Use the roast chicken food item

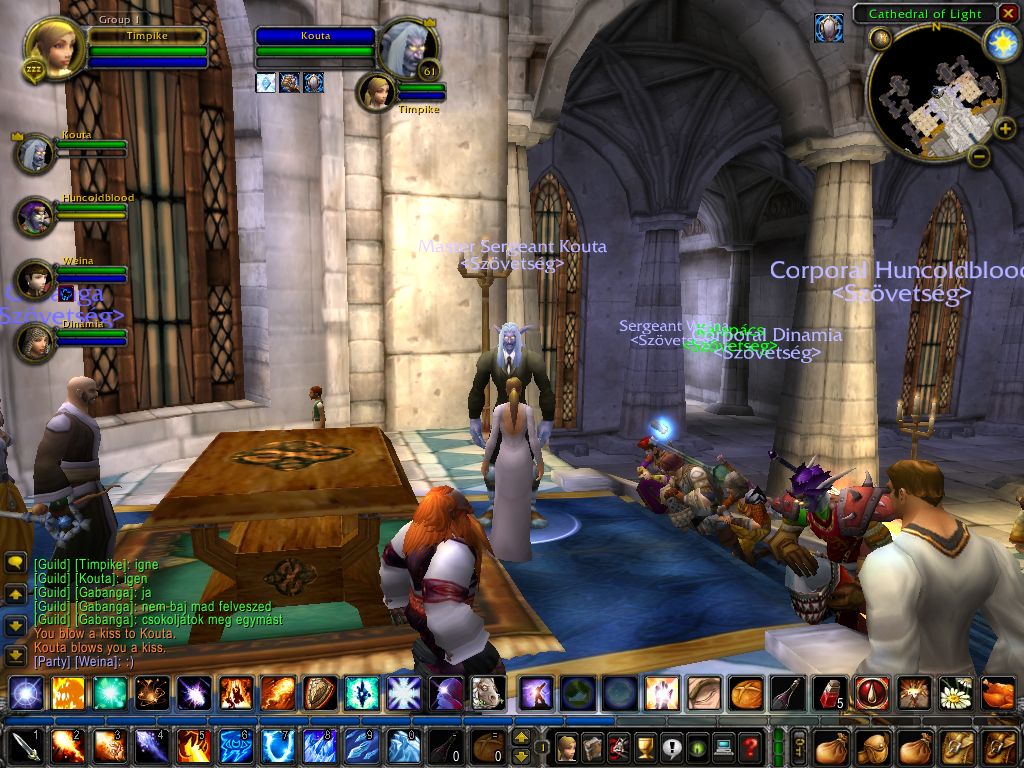coord(998,692)
